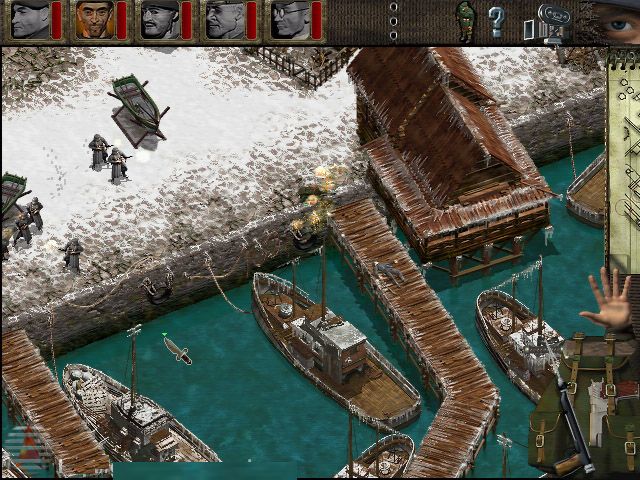Select the highlighted orange-faced commando portrait

pyautogui.click(x=93, y=20)
